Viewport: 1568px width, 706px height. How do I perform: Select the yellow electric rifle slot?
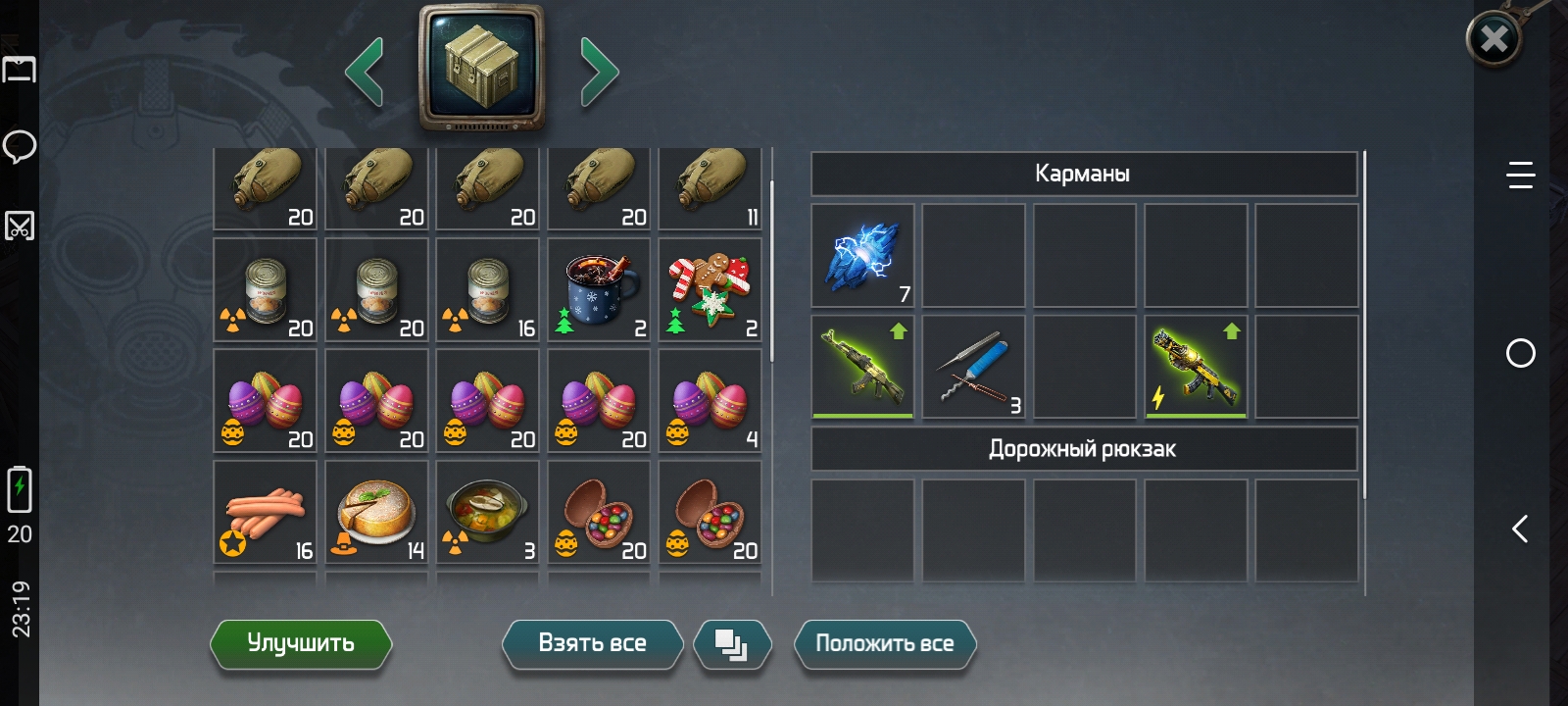coord(1196,367)
